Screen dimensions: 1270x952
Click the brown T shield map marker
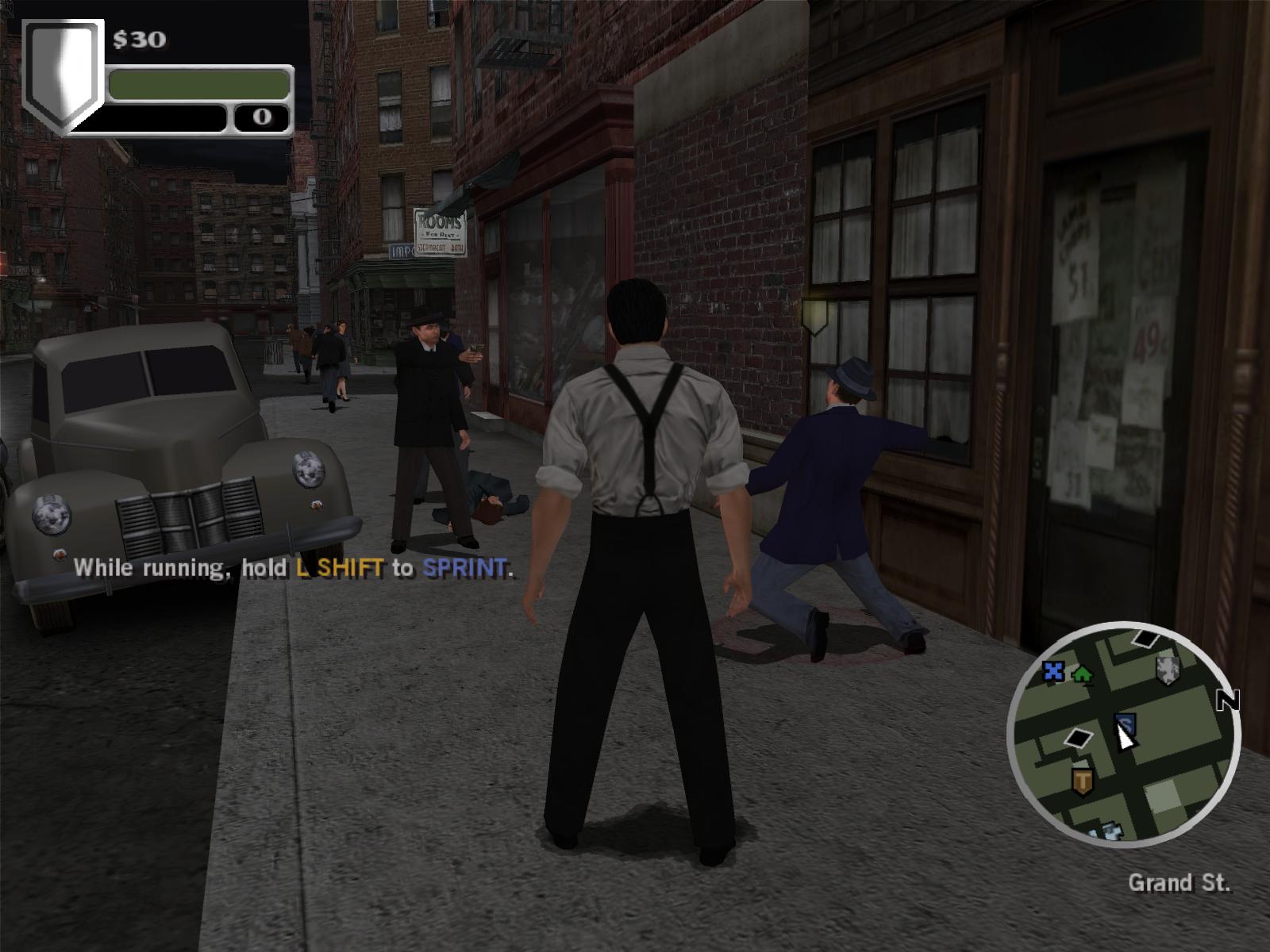tap(1082, 781)
